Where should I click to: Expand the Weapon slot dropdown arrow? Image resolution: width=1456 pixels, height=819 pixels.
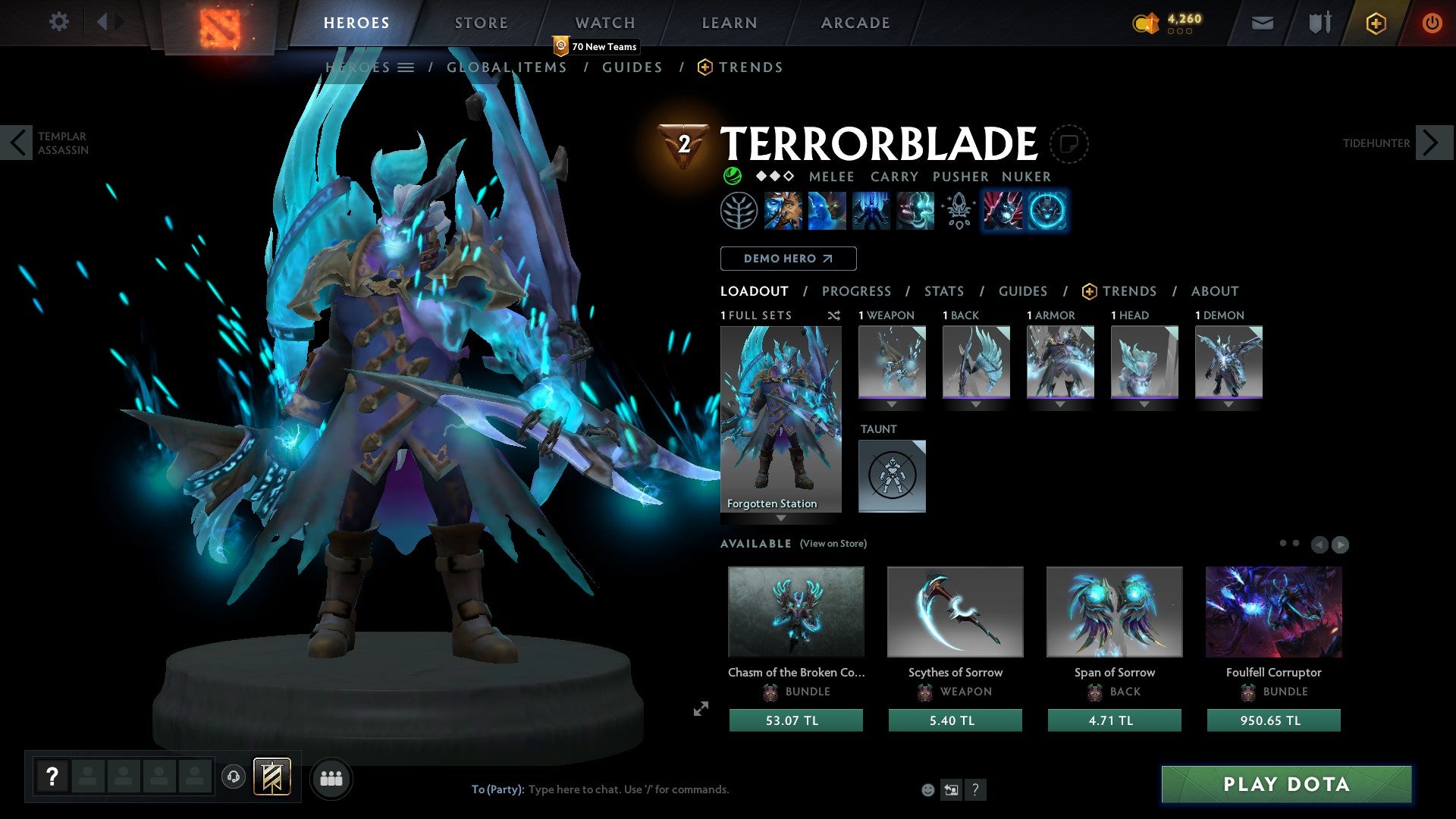pyautogui.click(x=892, y=404)
